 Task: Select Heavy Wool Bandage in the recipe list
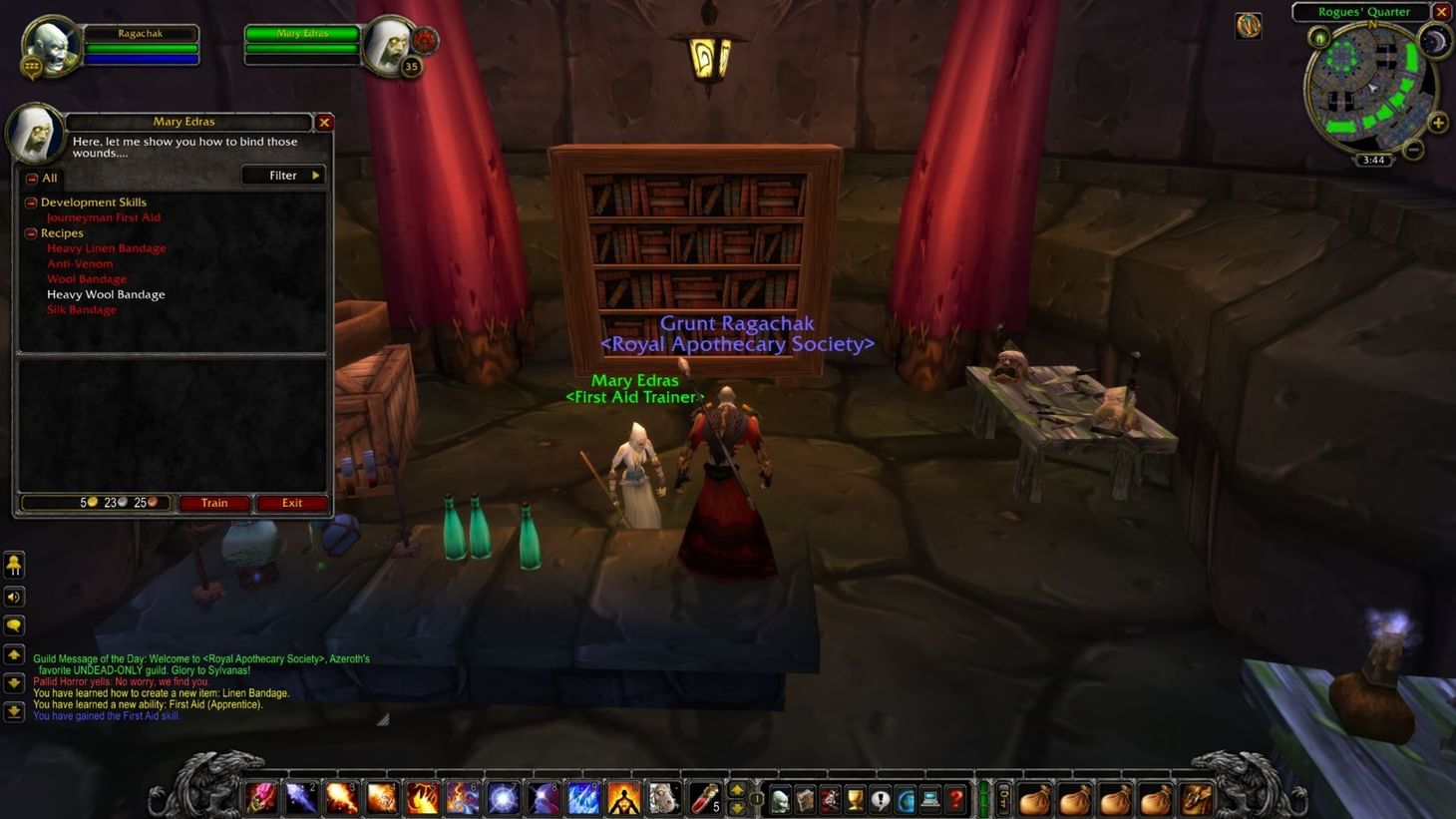tap(106, 294)
